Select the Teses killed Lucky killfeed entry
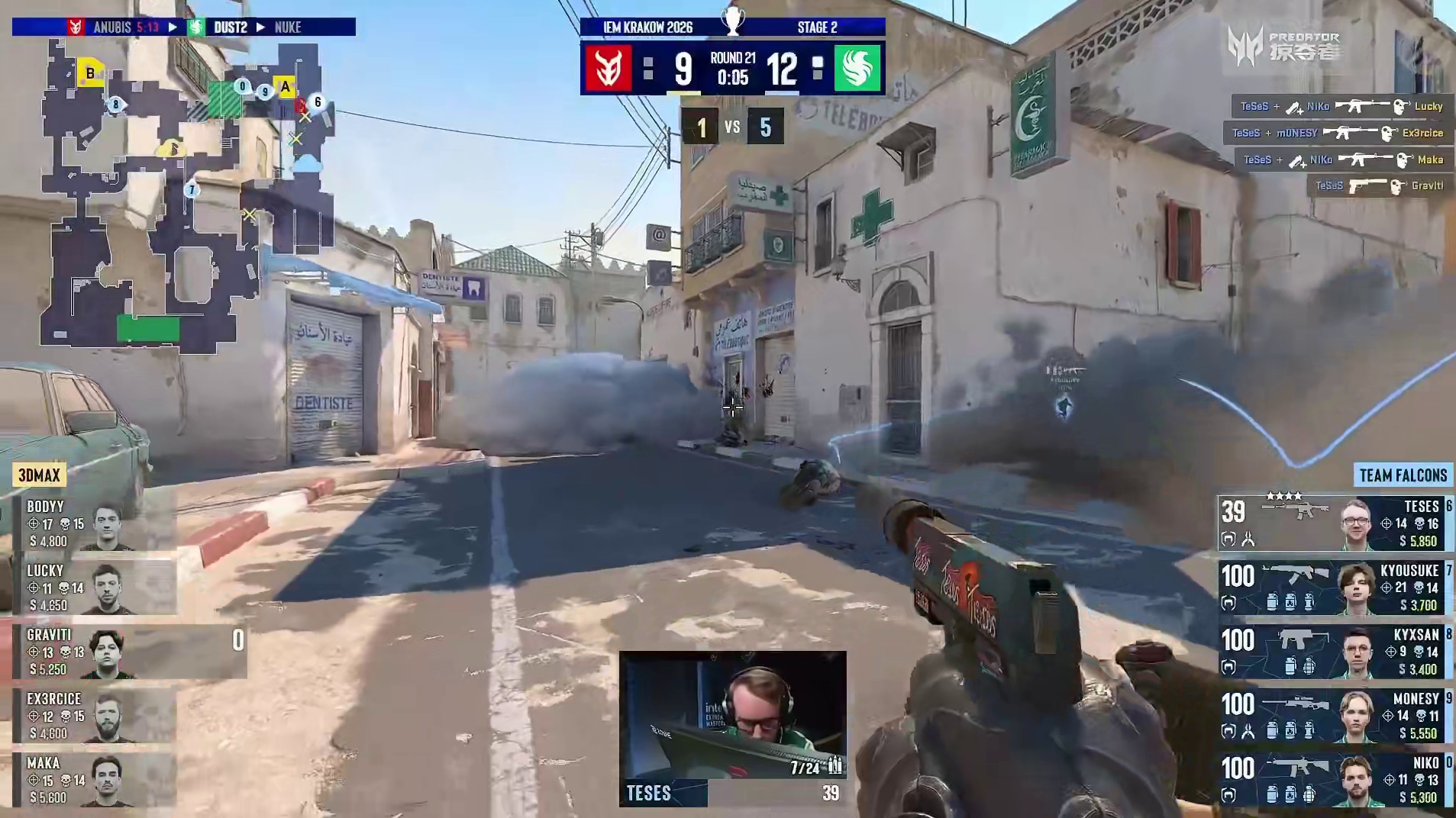Screen dimensions: 1456x818 point(1341,107)
